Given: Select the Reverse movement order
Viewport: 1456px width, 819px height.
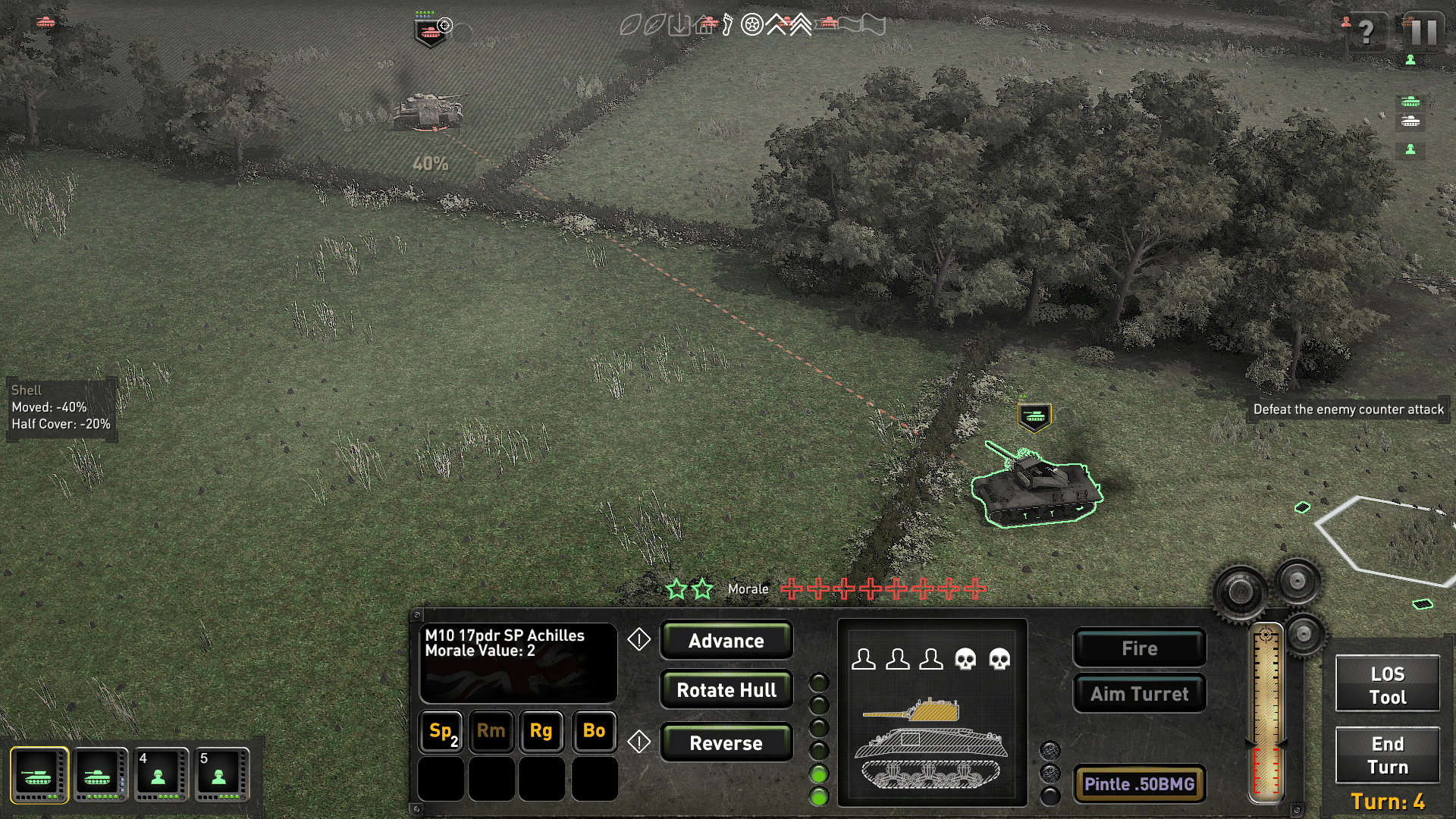Looking at the screenshot, I should pos(726,743).
